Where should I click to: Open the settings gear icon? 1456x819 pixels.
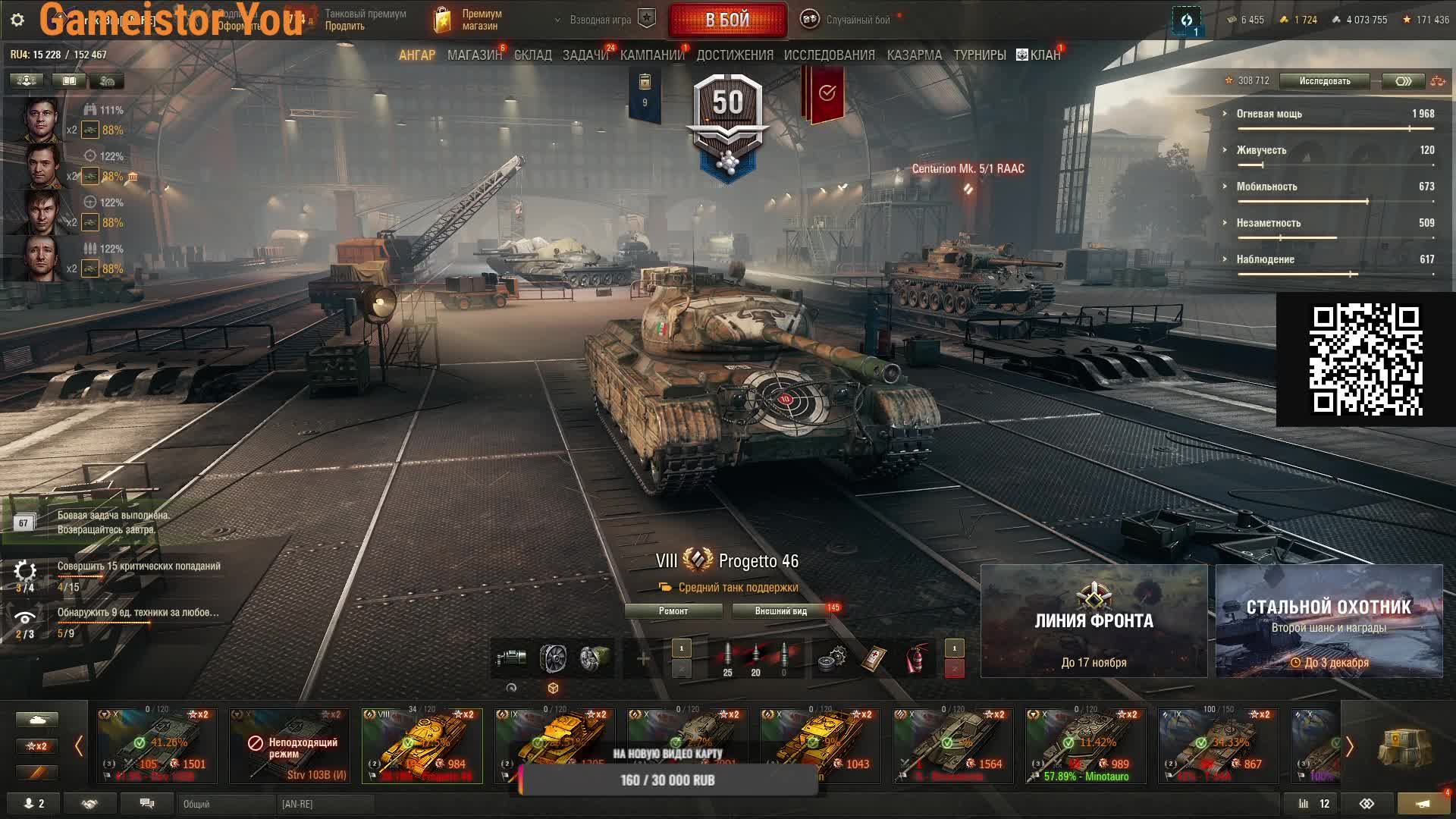point(17,20)
